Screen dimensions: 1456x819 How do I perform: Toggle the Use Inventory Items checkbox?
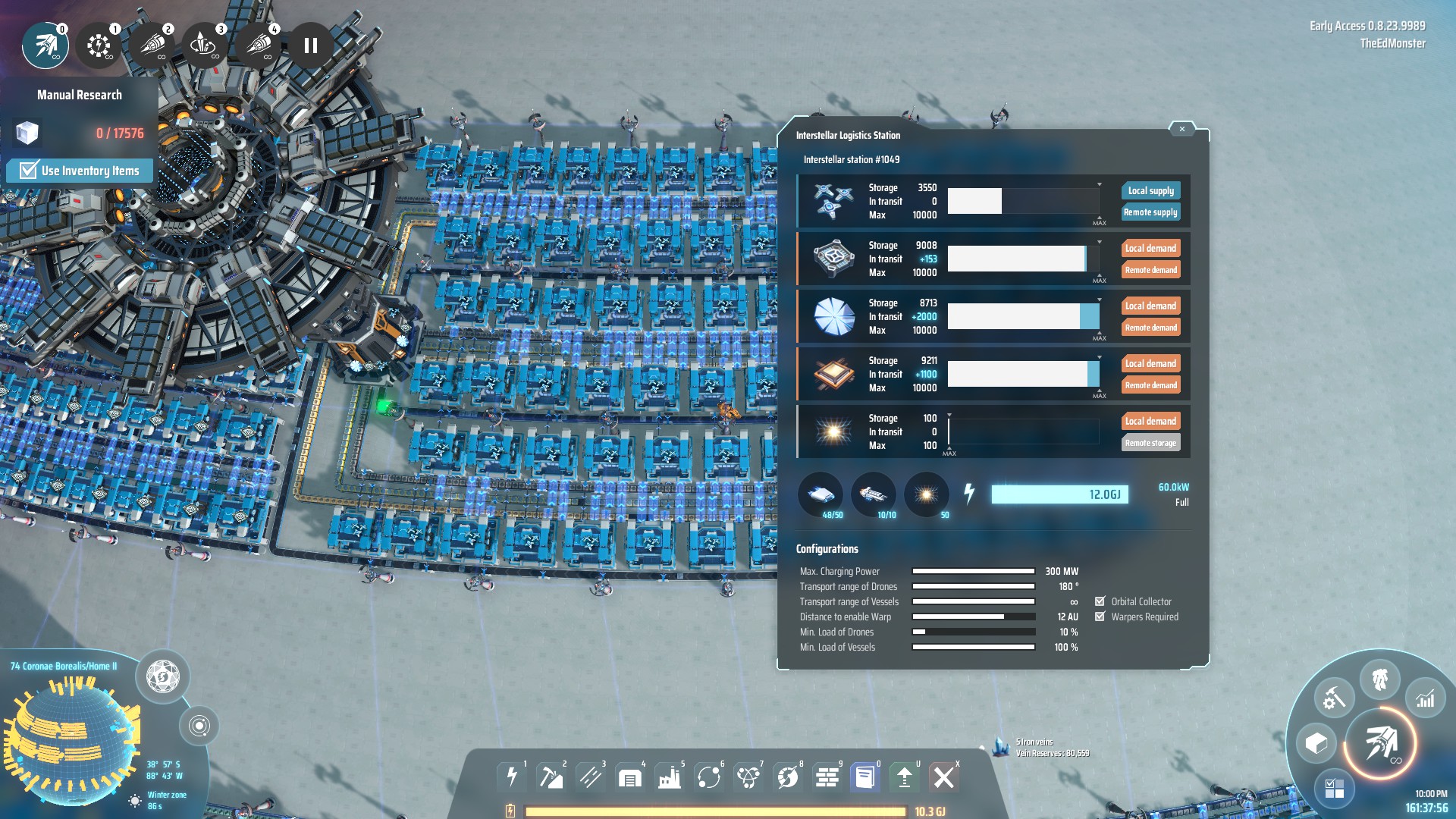pyautogui.click(x=28, y=171)
